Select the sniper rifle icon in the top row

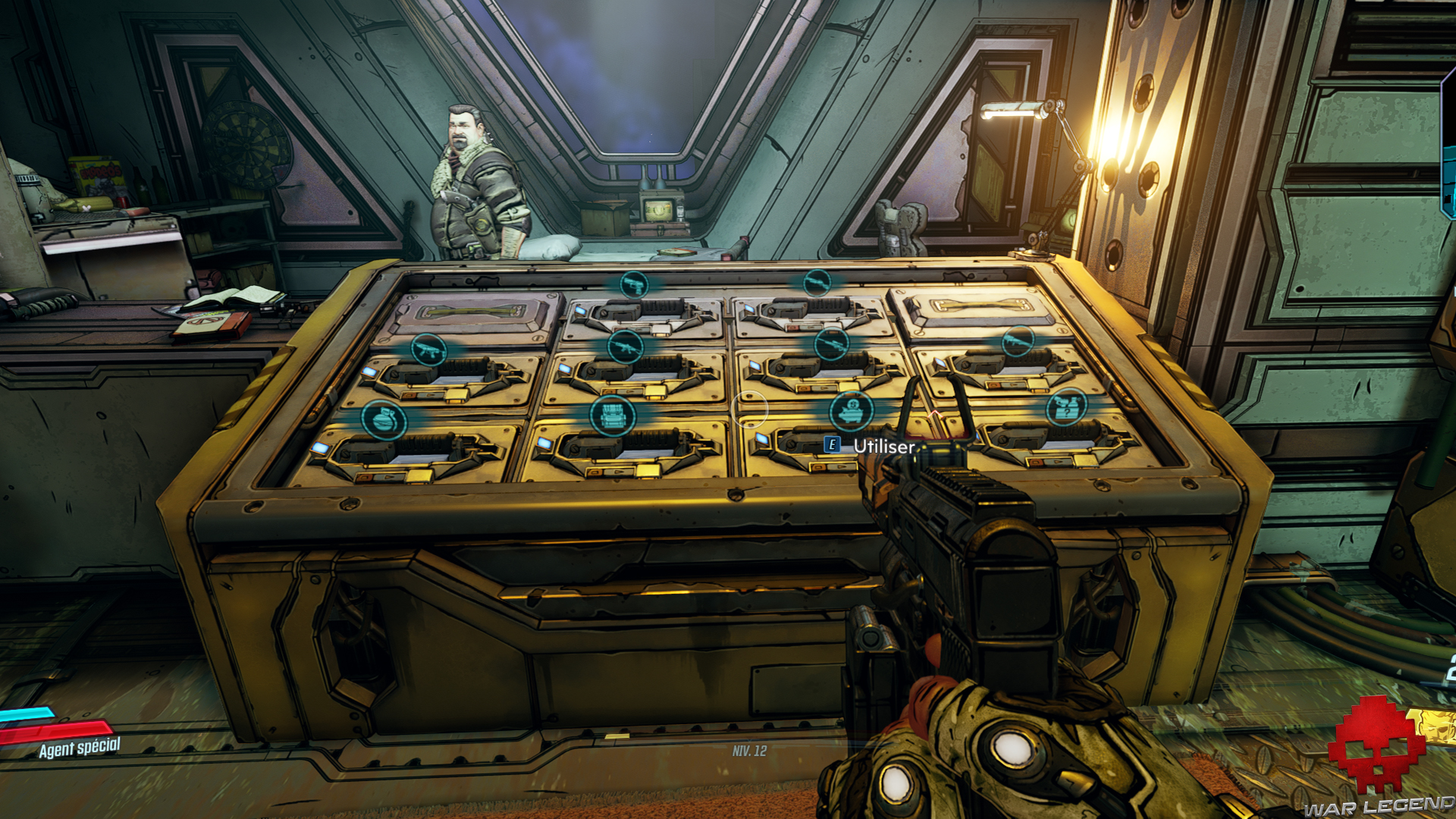coord(816,283)
